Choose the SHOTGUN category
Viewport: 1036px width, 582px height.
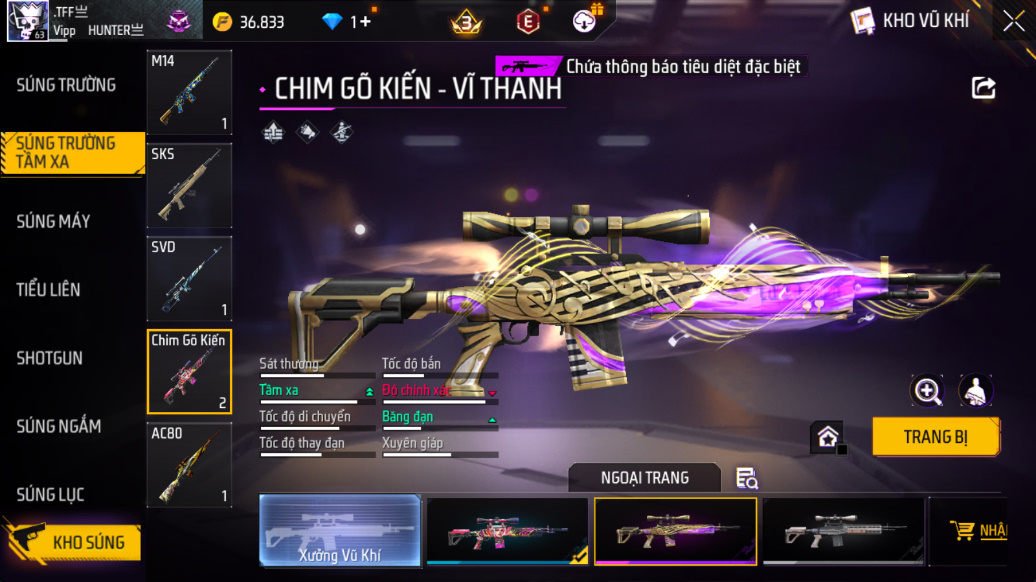point(50,358)
